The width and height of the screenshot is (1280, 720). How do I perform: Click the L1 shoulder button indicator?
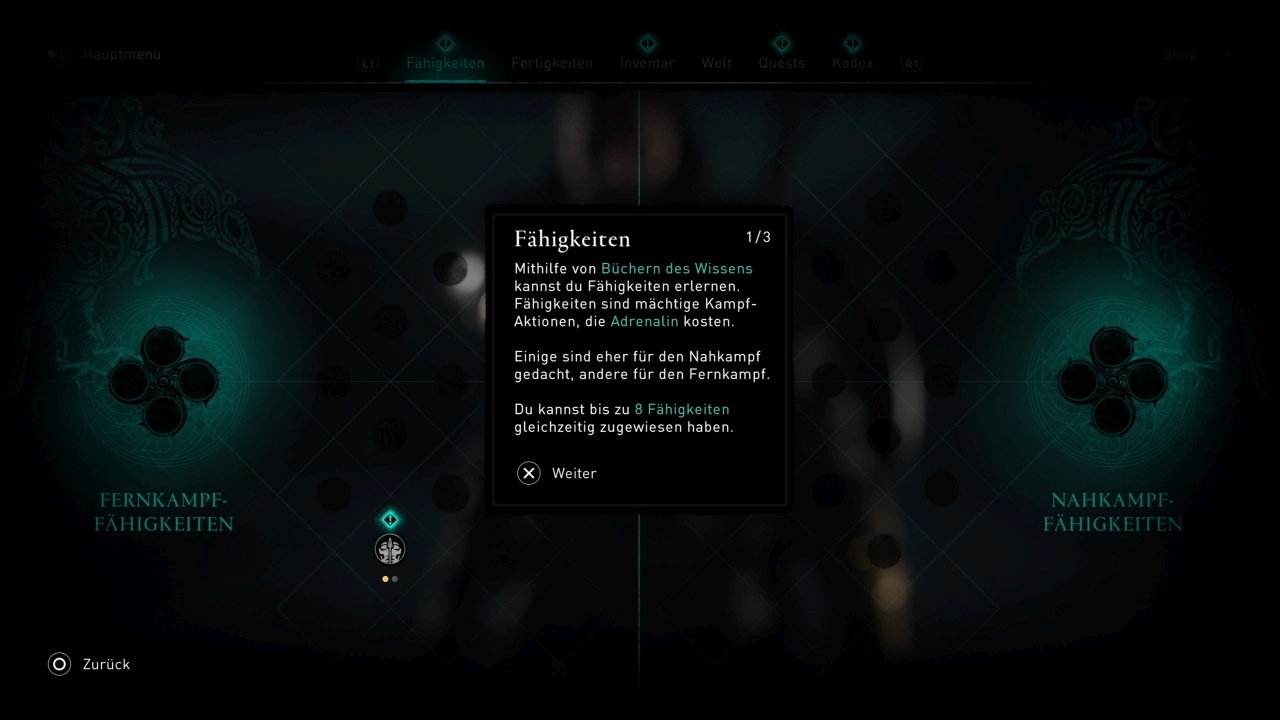click(367, 62)
